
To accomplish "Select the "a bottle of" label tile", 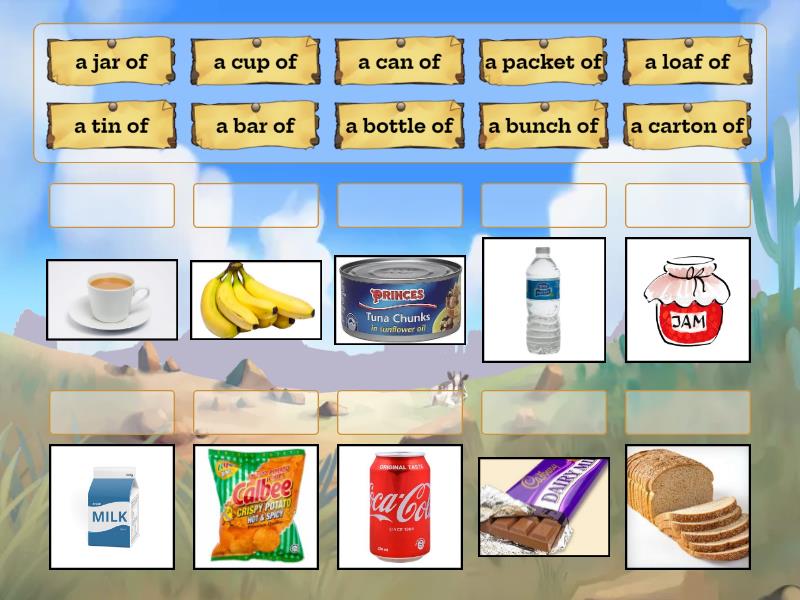I will coord(399,126).
